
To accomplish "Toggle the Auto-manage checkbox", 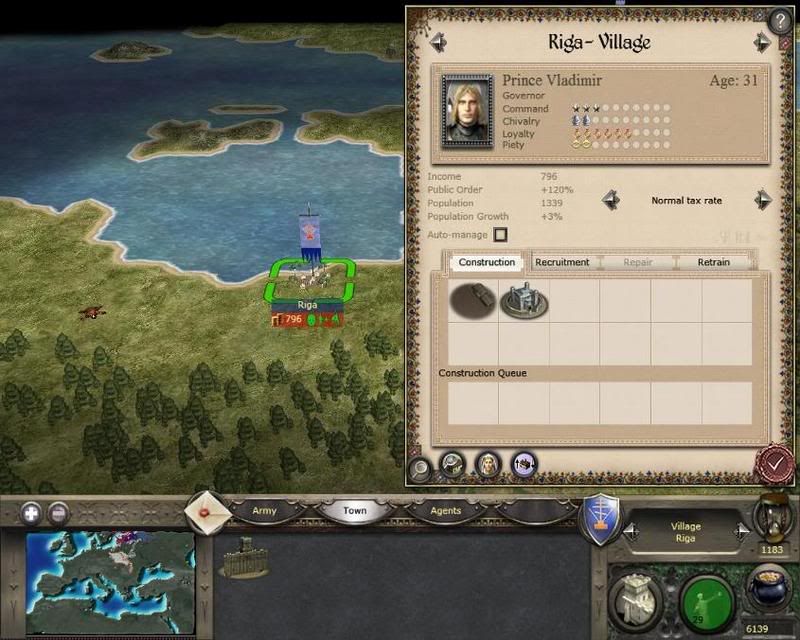I will point(500,235).
